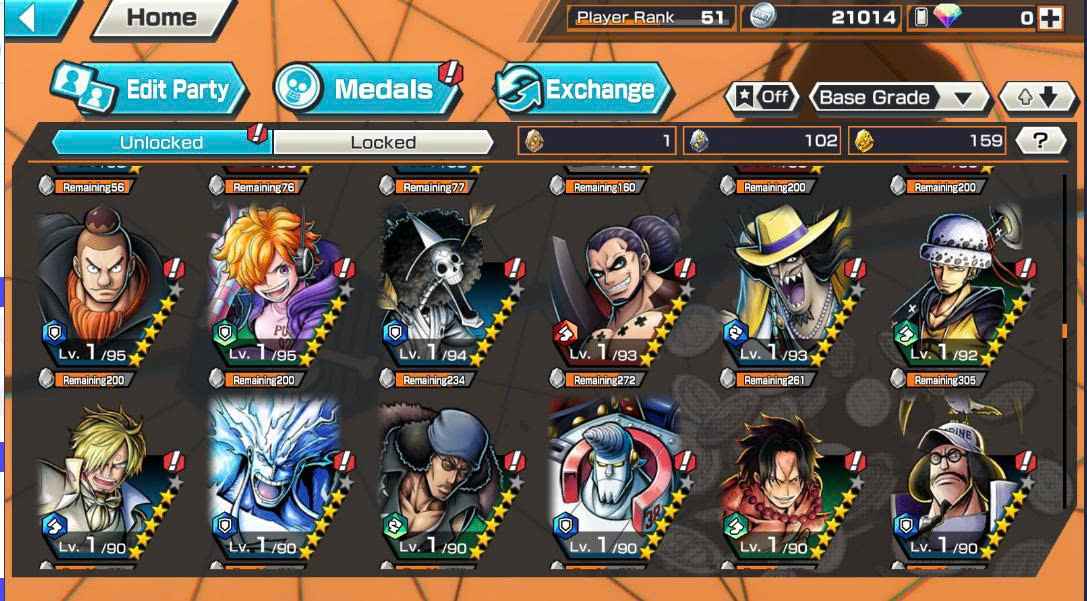The height and width of the screenshot is (601, 1087).
Task: Open the Base Grade sort dropdown
Action: point(895,97)
